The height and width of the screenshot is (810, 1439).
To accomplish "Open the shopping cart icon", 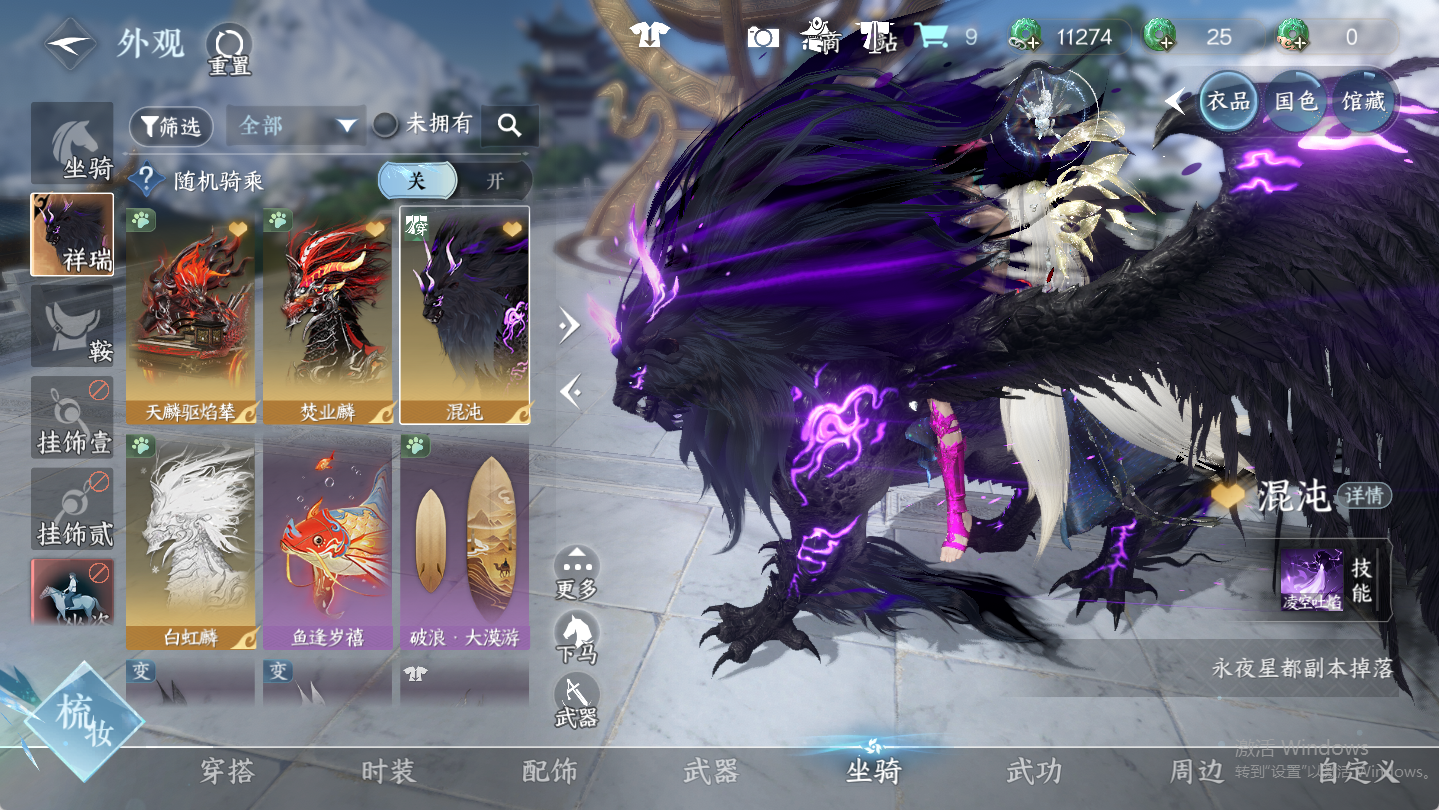I will [x=932, y=37].
